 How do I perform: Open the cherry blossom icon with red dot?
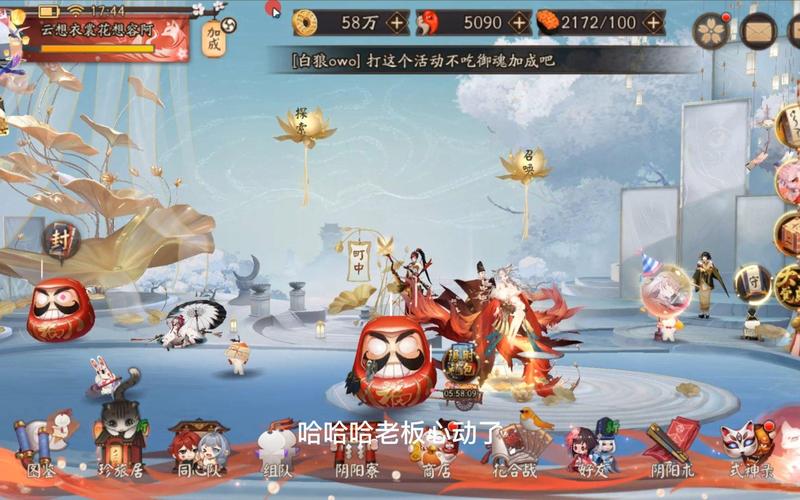coord(712,30)
